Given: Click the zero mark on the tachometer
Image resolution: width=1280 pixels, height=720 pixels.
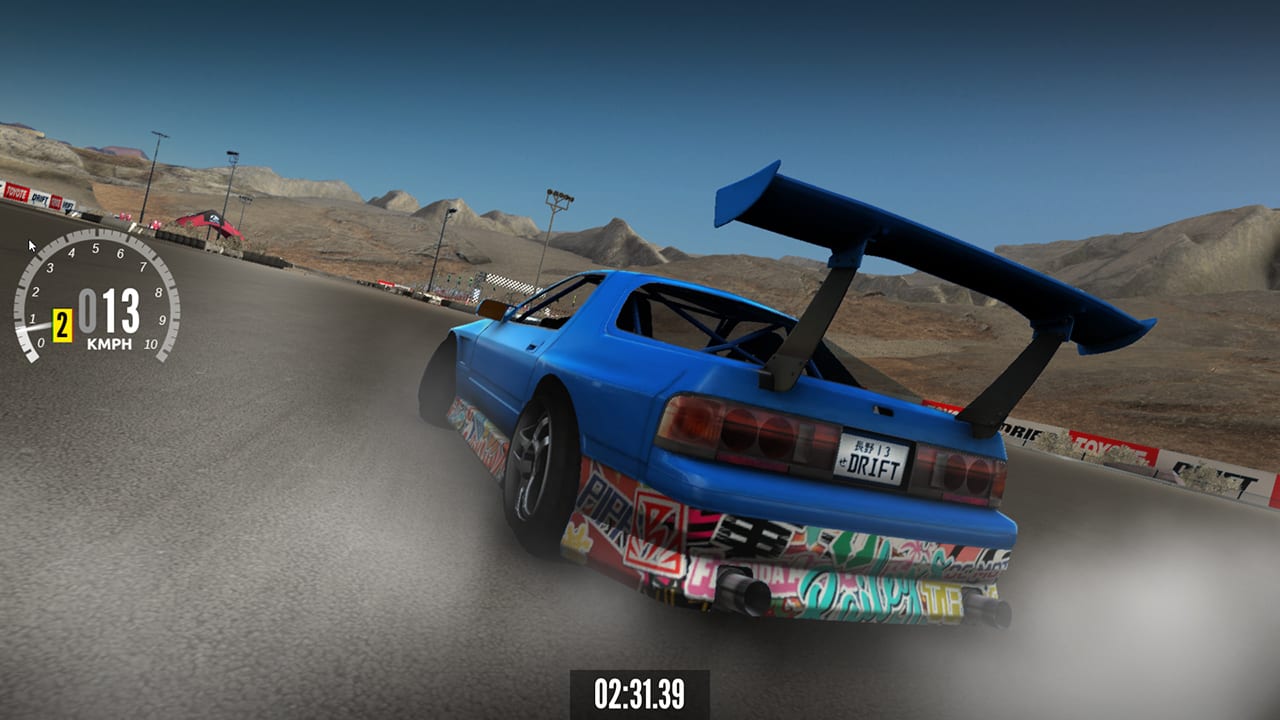Looking at the screenshot, I should (41, 342).
